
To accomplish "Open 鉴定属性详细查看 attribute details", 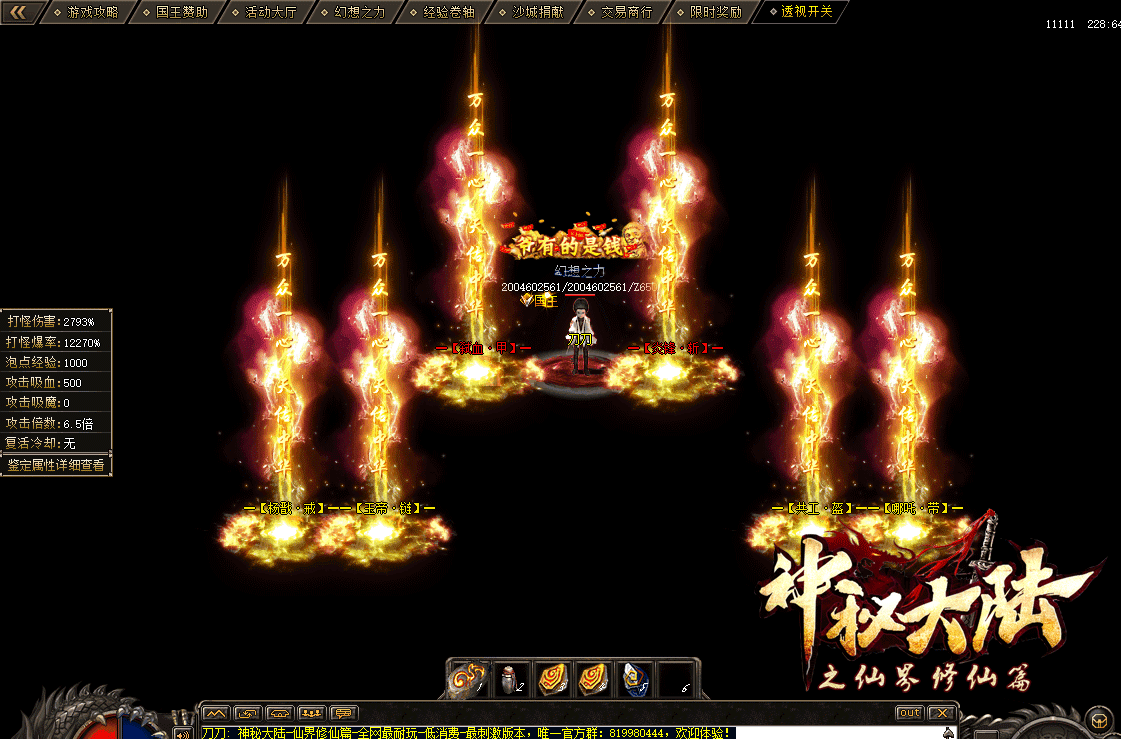I will (x=56, y=465).
